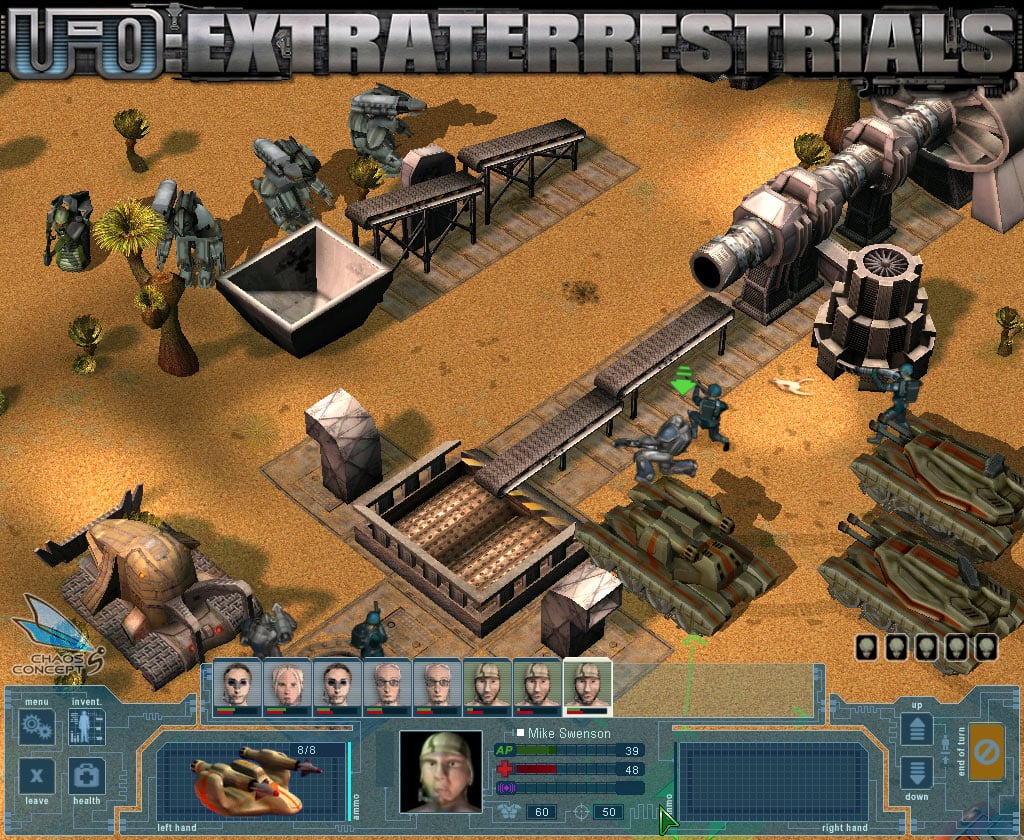The width and height of the screenshot is (1024, 840).
Task: Click the leave mission X button
Action: click(x=37, y=776)
